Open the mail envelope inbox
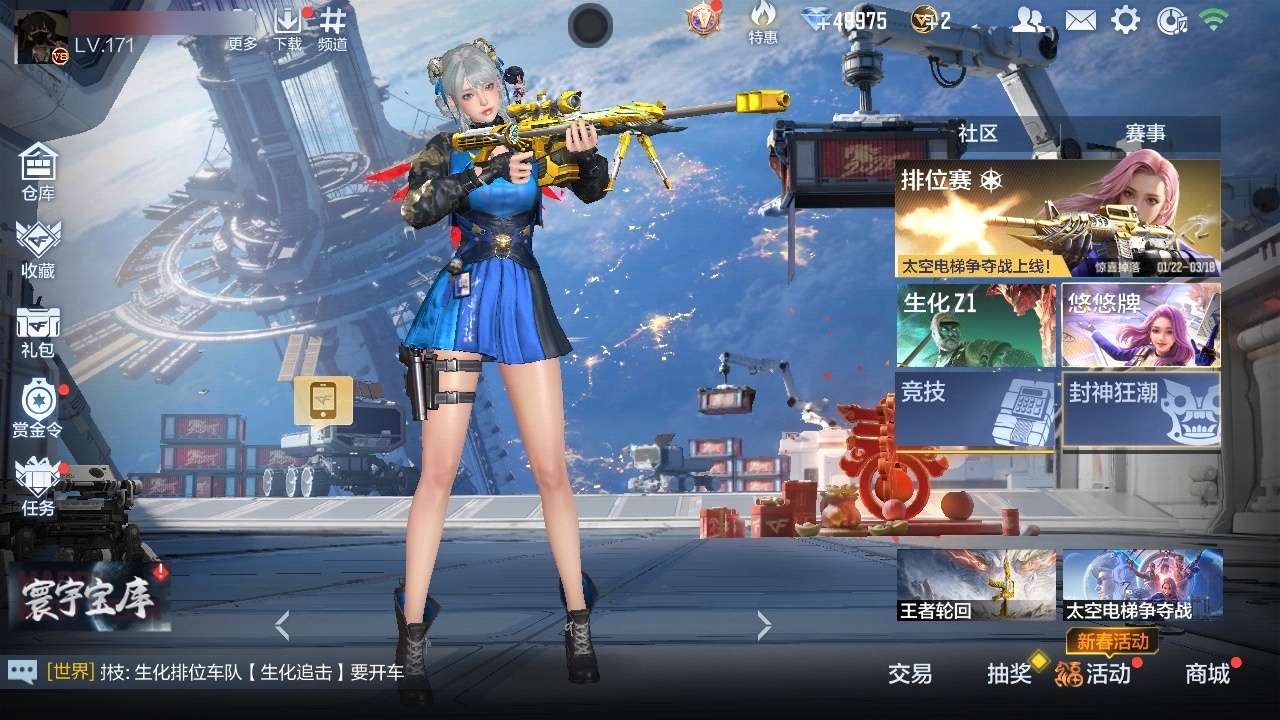Viewport: 1280px width, 720px height. (x=1082, y=18)
